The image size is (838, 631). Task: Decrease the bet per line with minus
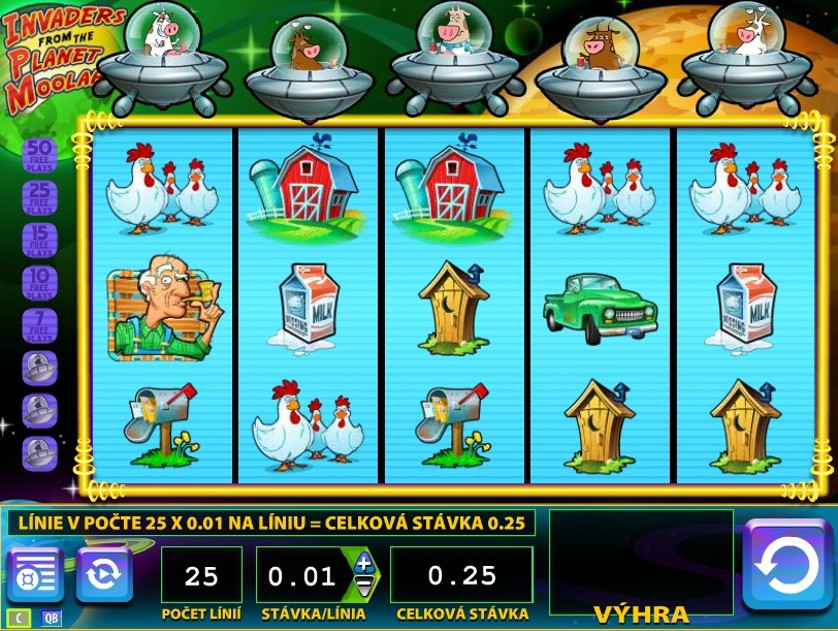point(363,586)
